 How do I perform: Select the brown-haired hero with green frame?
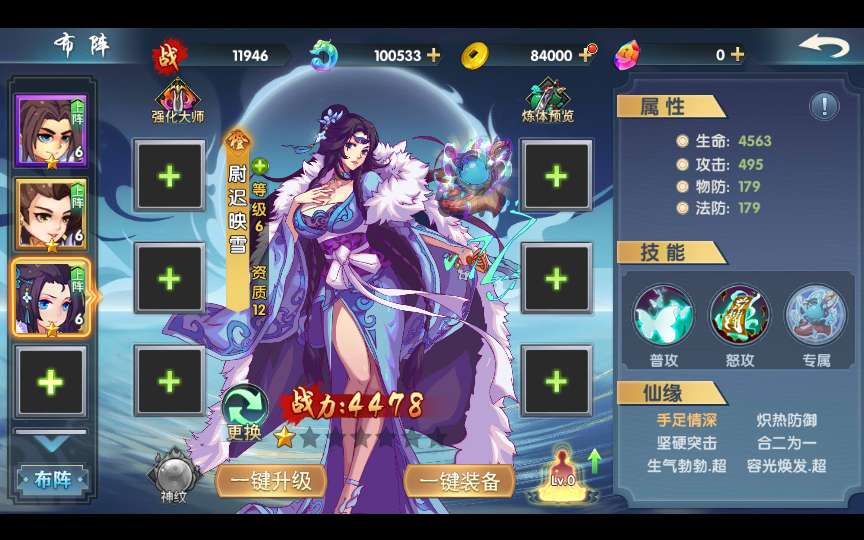51,214
